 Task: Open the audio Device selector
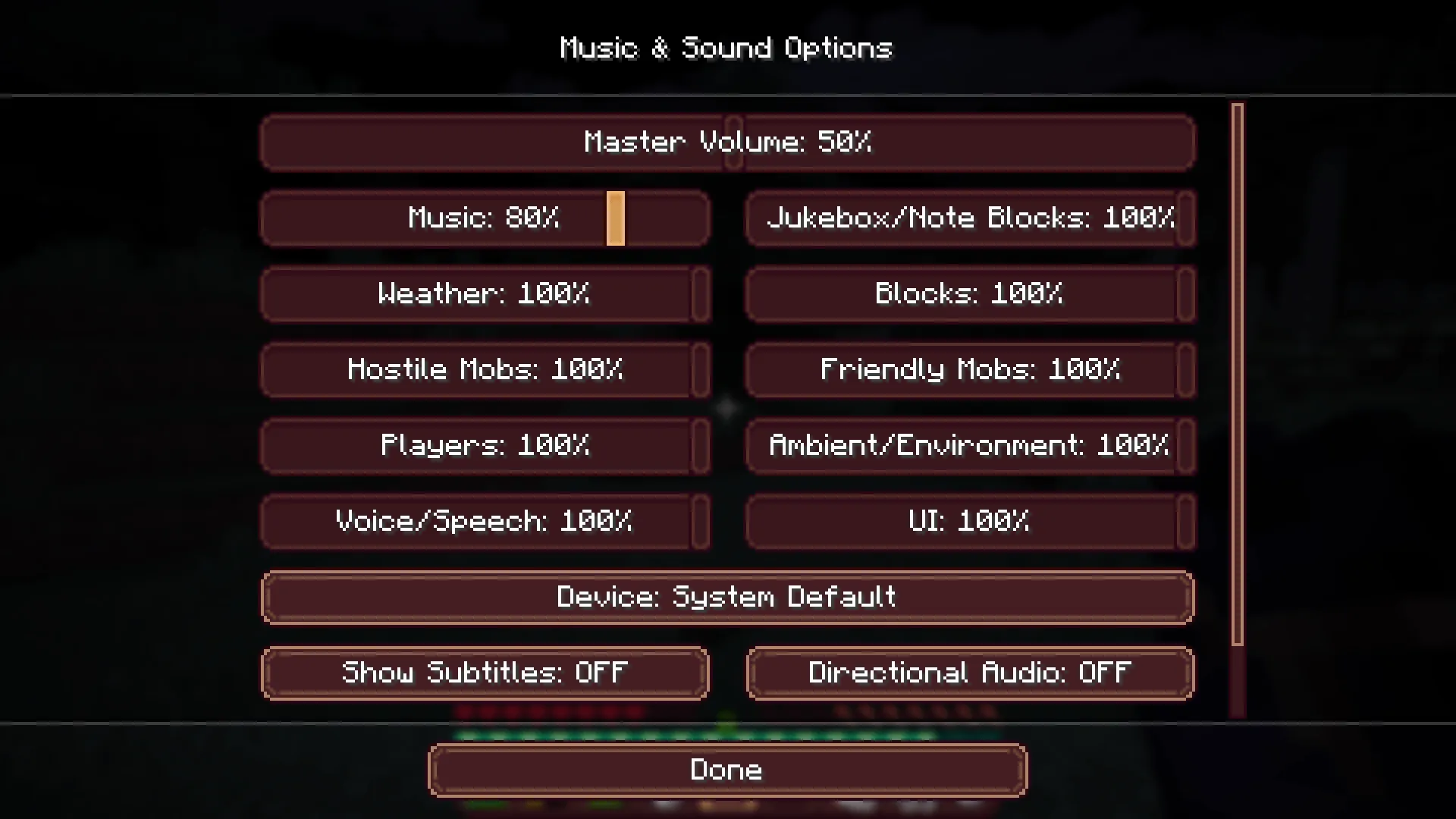726,598
